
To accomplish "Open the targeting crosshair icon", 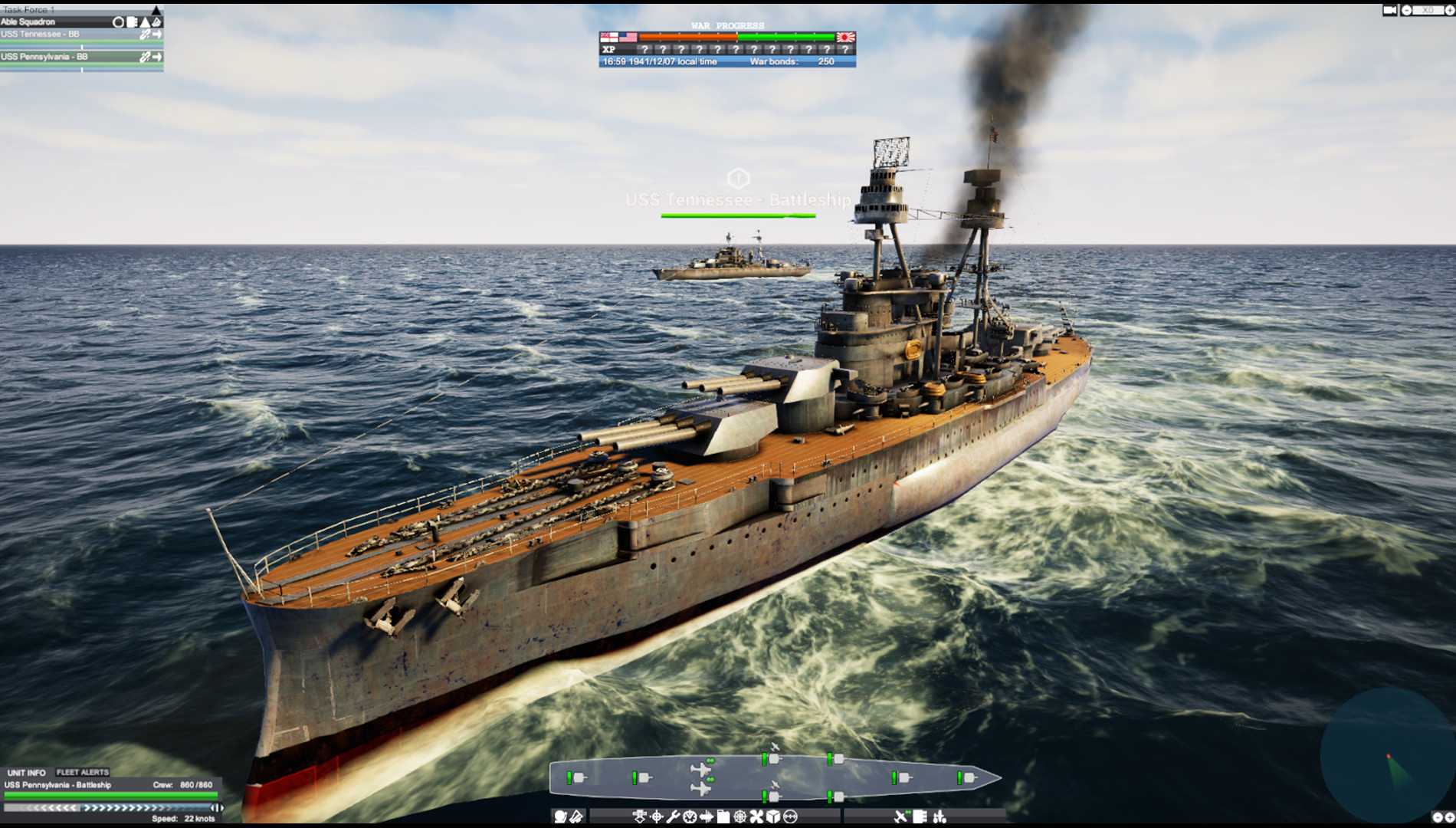I will click(657, 817).
